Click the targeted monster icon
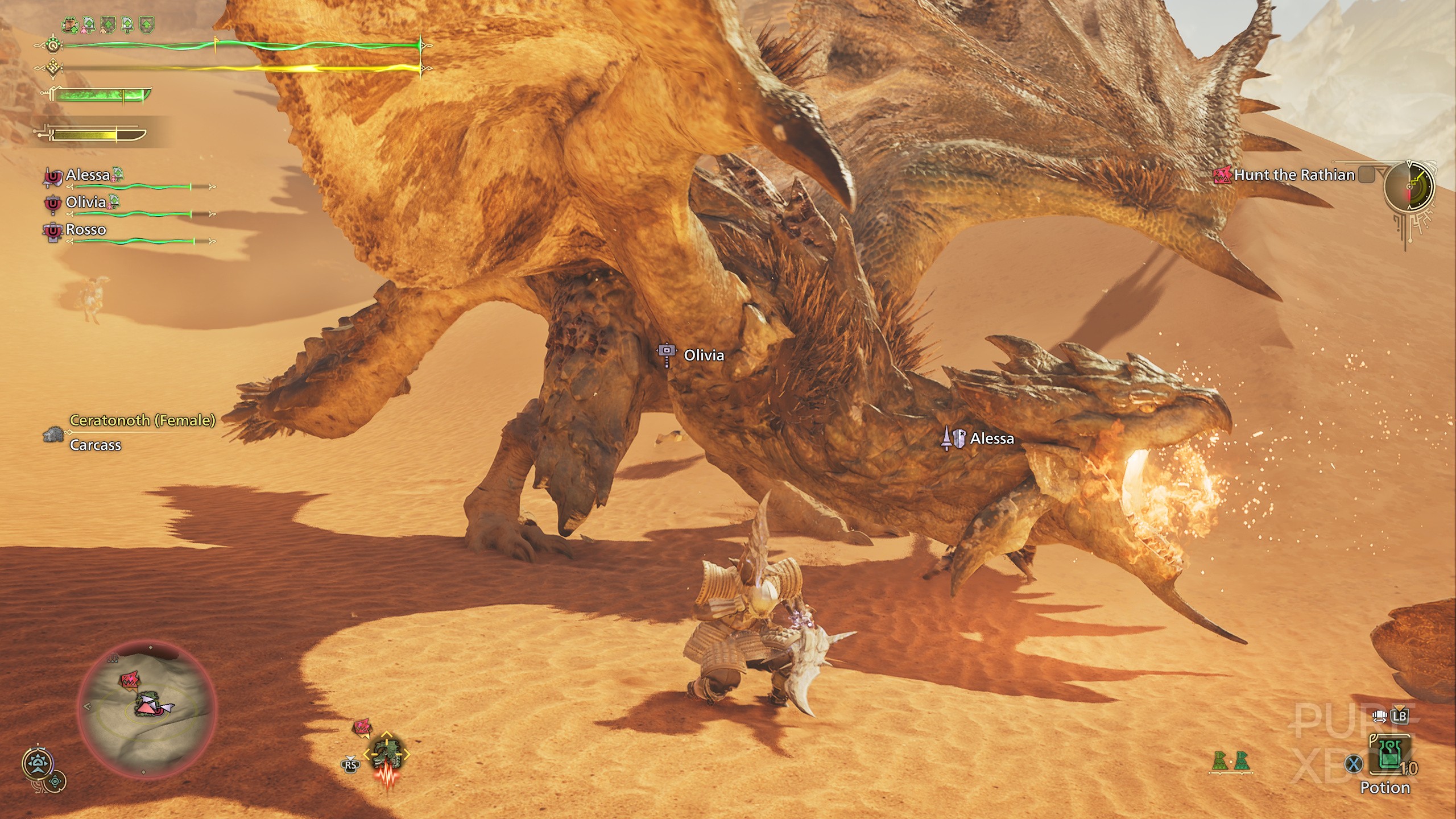Viewport: 1456px width, 819px height. click(x=387, y=754)
